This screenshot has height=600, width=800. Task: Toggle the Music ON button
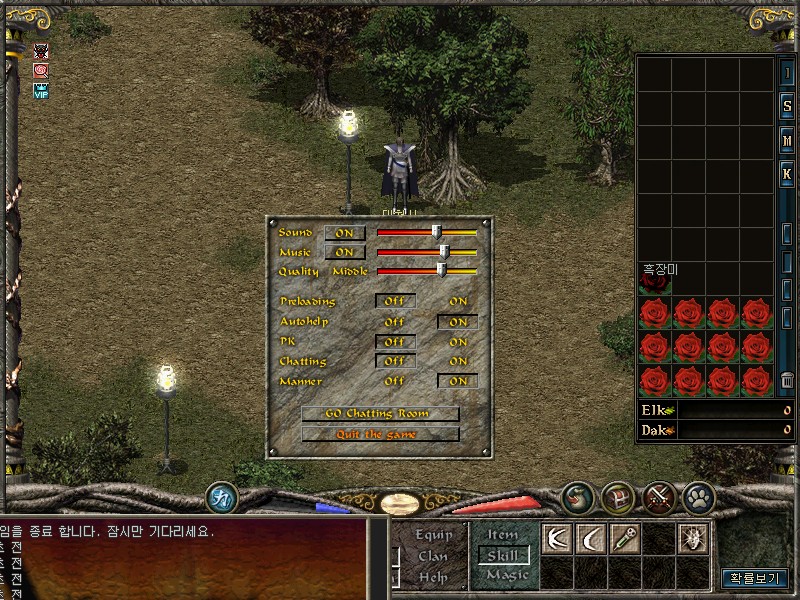[x=345, y=253]
